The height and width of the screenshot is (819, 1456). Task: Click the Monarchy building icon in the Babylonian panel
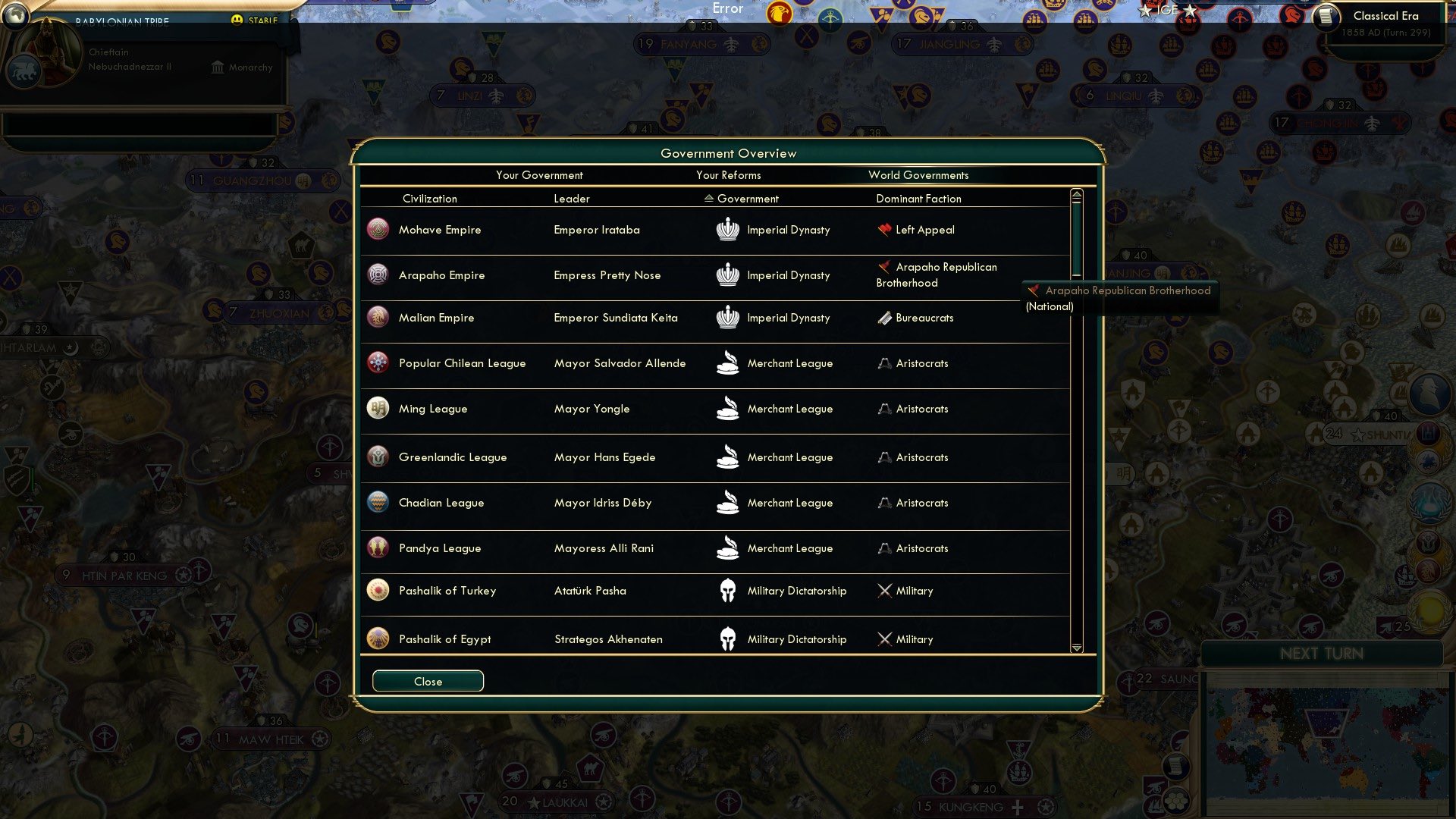[x=217, y=67]
